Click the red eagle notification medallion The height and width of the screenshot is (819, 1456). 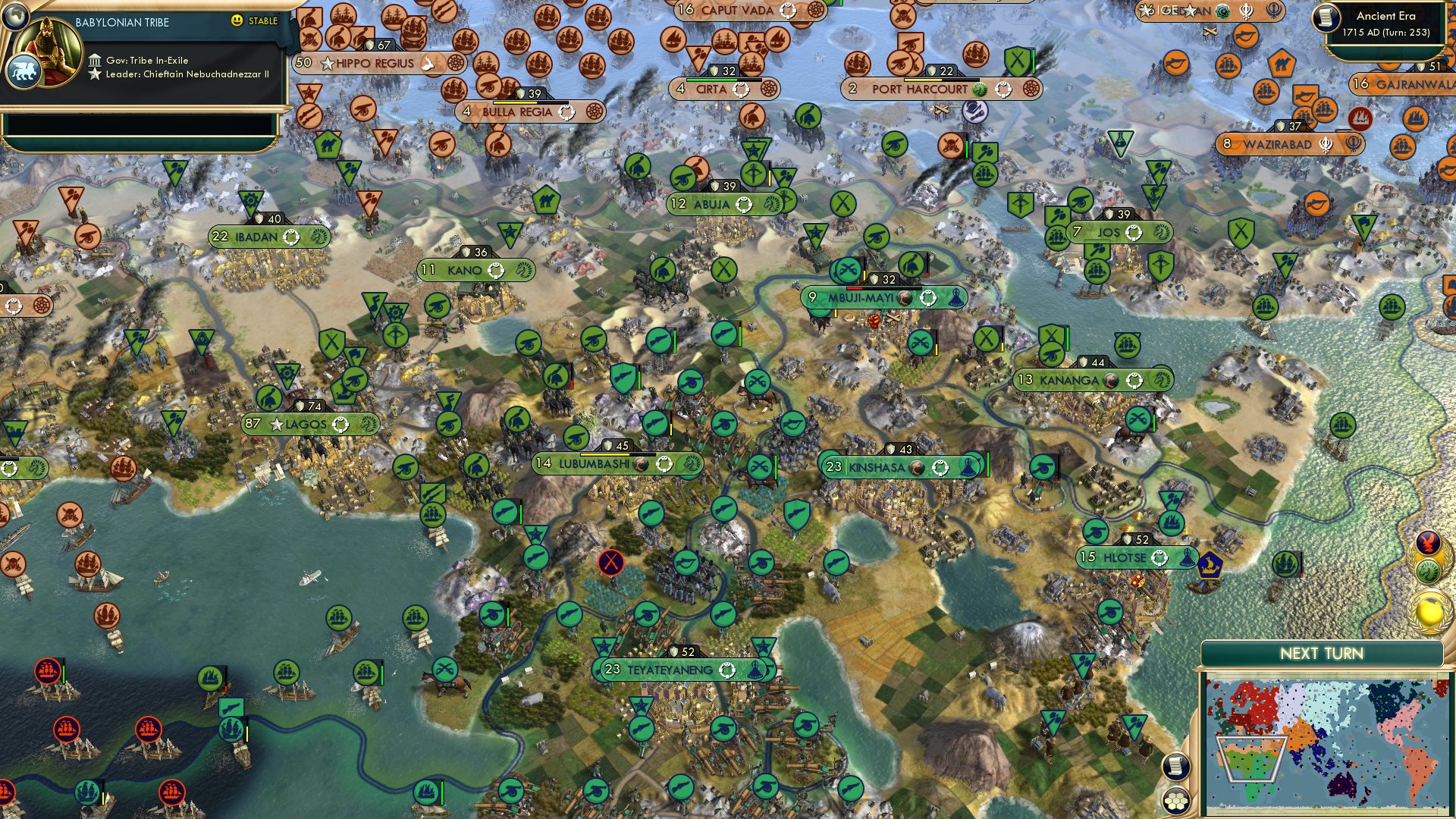(1429, 543)
